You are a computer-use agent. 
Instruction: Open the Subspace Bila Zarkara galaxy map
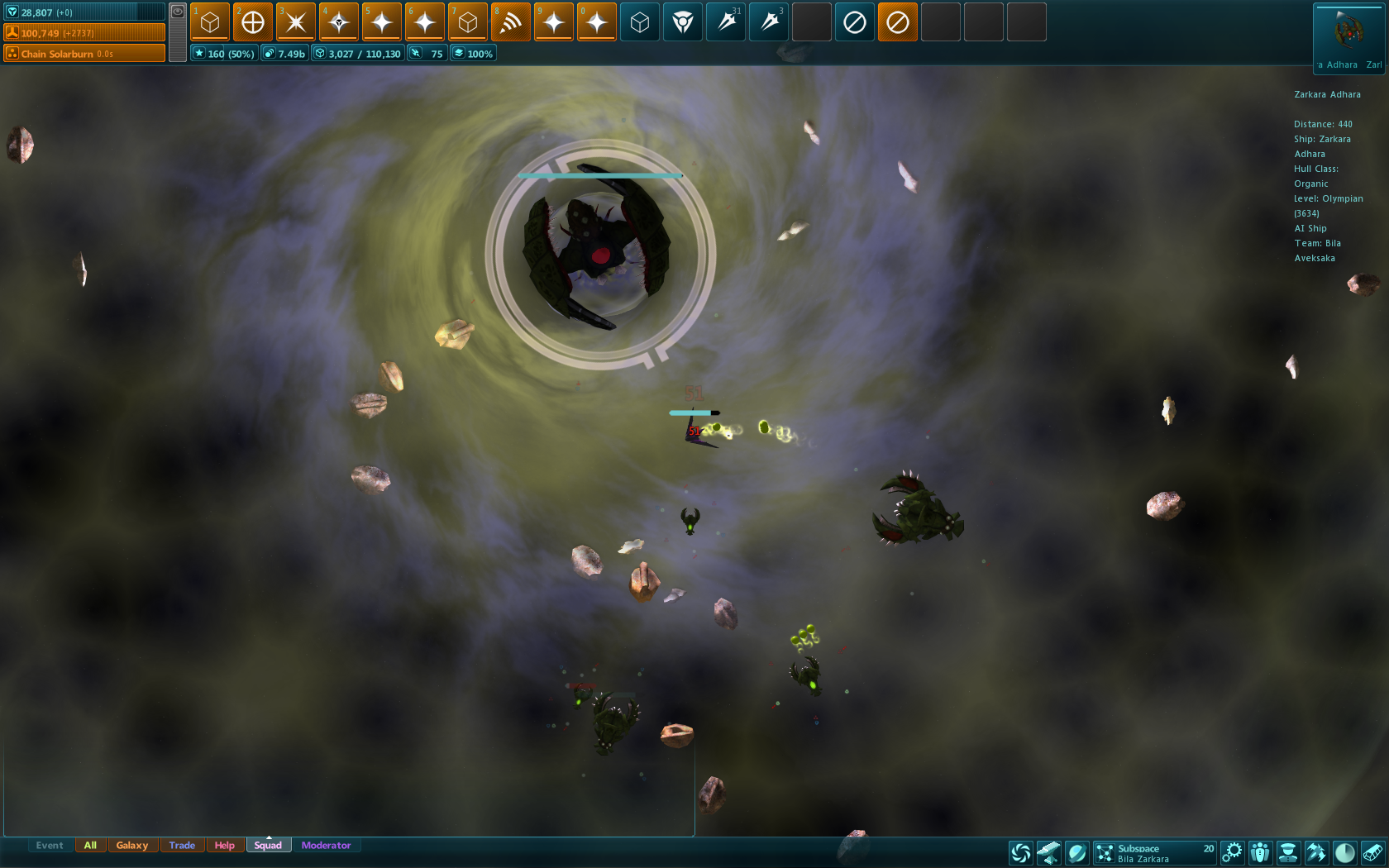(1155, 852)
